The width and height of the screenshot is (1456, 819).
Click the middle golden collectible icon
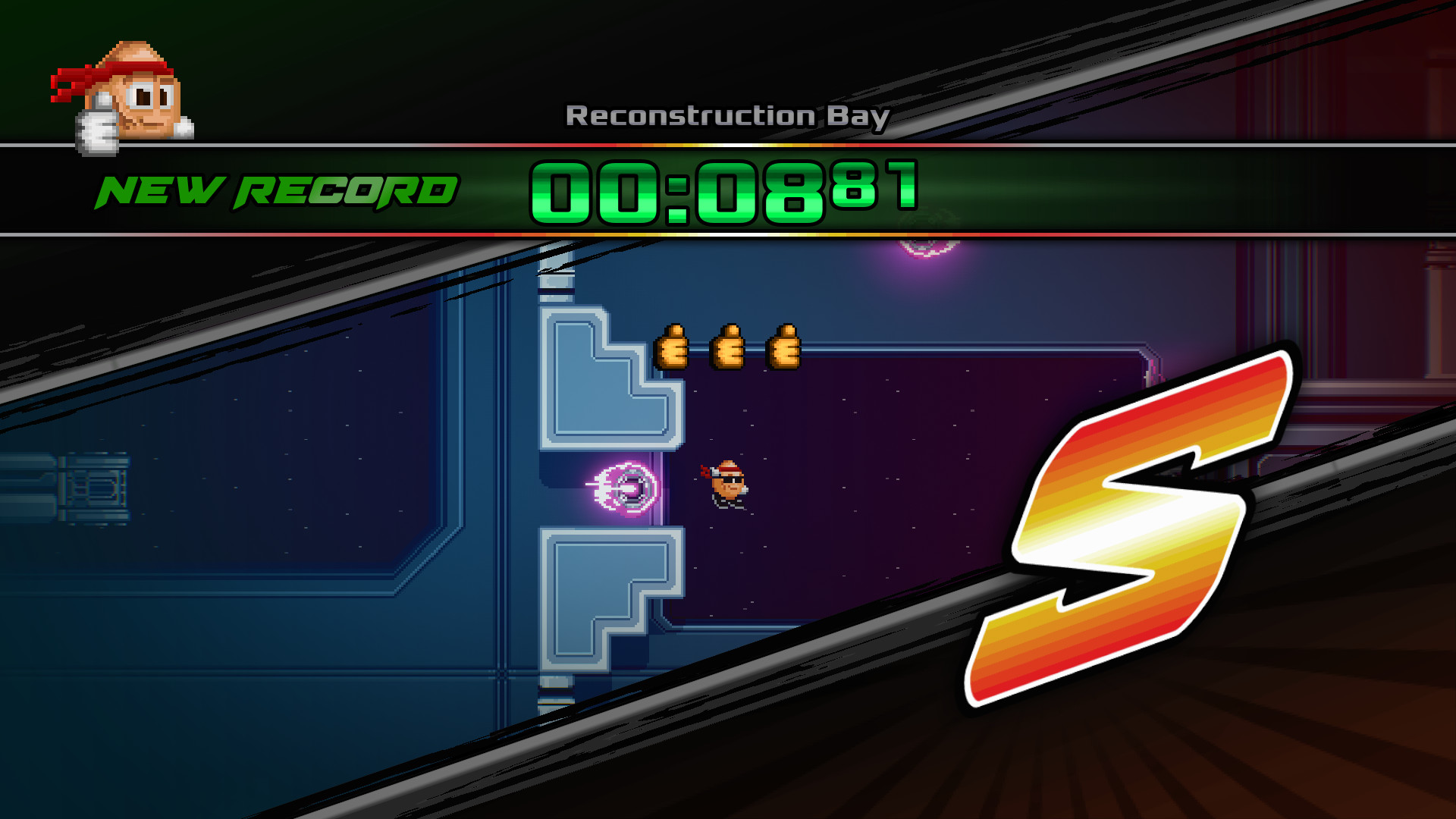[728, 347]
